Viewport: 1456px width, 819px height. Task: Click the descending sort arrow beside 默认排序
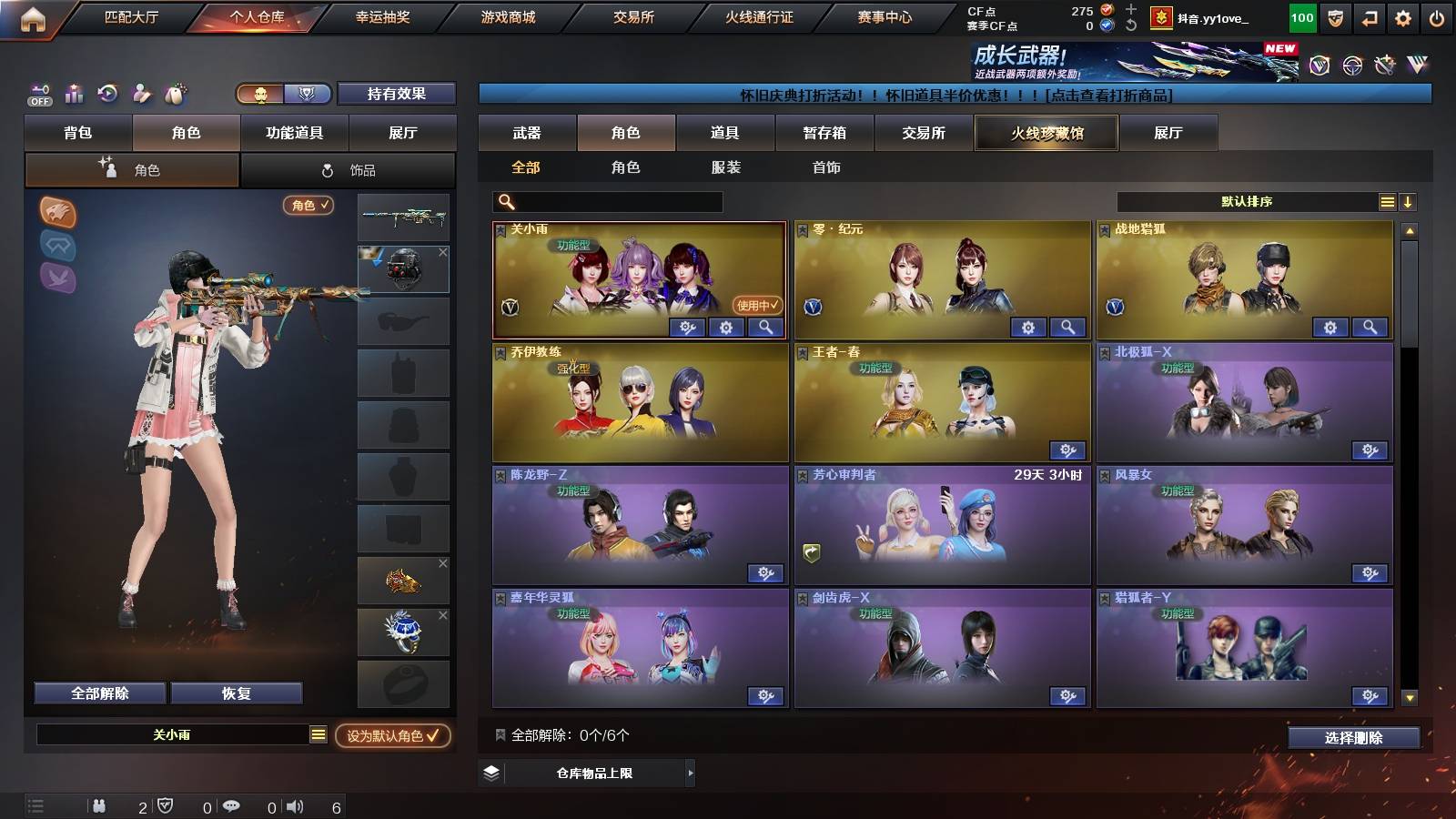point(1408,201)
